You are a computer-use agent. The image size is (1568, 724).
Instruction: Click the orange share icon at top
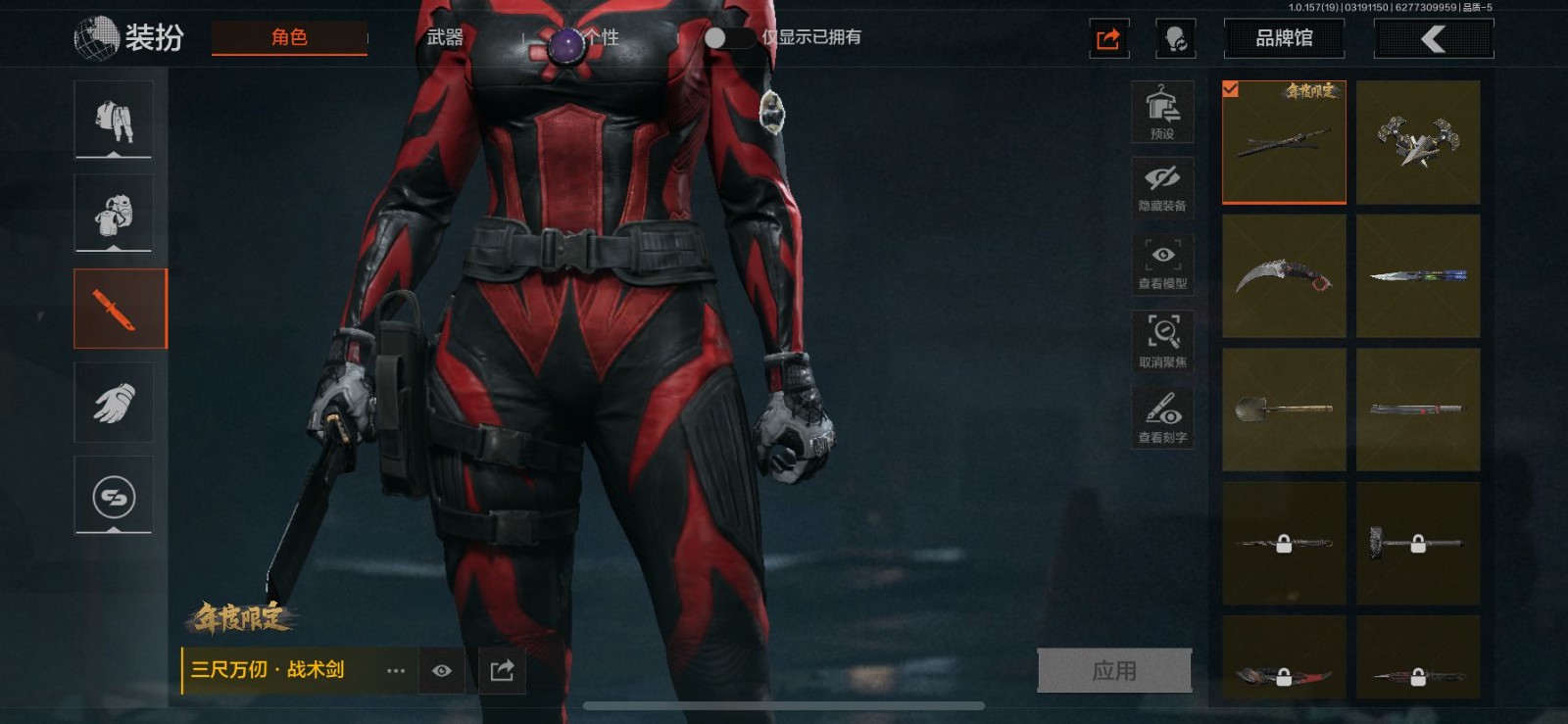1108,39
